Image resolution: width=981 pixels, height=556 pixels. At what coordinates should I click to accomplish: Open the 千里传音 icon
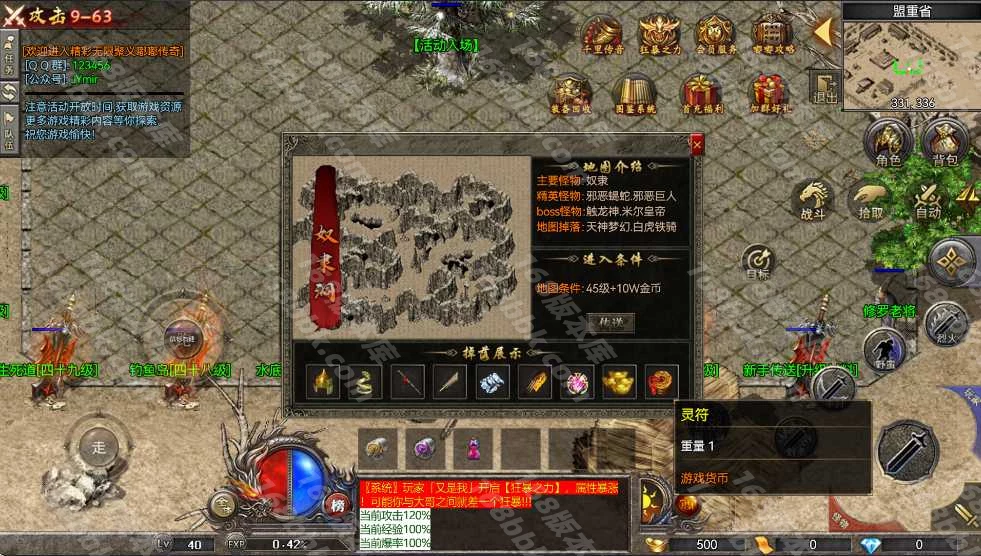click(602, 33)
